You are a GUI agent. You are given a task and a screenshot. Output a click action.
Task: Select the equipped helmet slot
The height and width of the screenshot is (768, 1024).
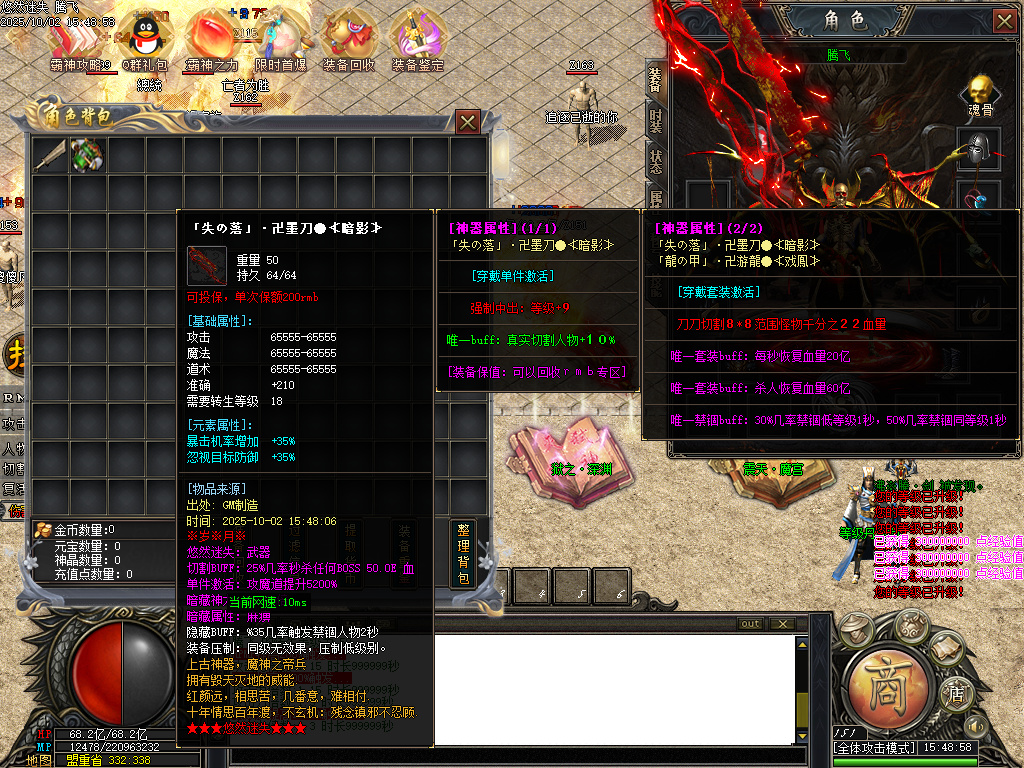coord(979,148)
